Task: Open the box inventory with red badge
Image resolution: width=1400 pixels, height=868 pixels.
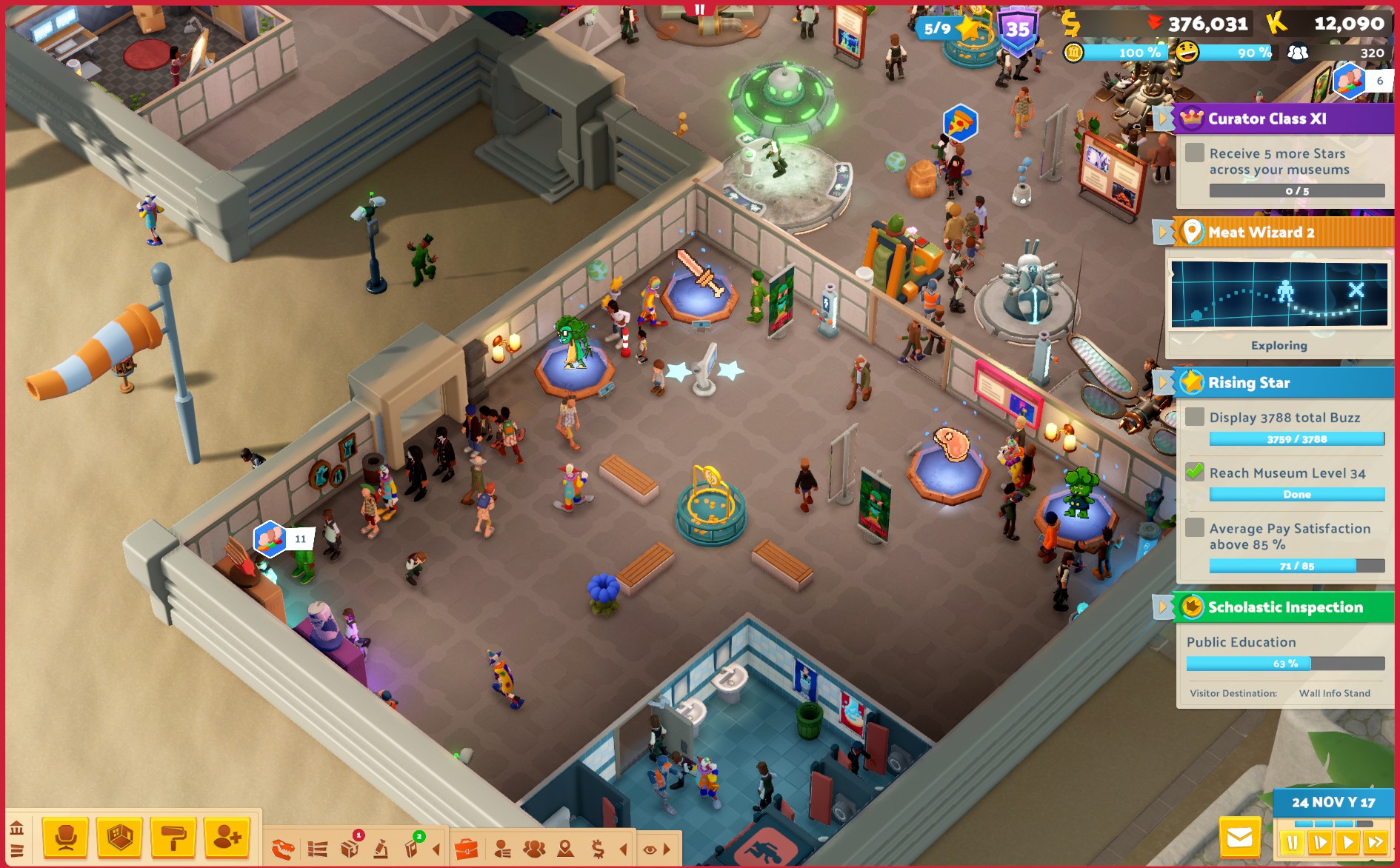Action: pos(350,849)
